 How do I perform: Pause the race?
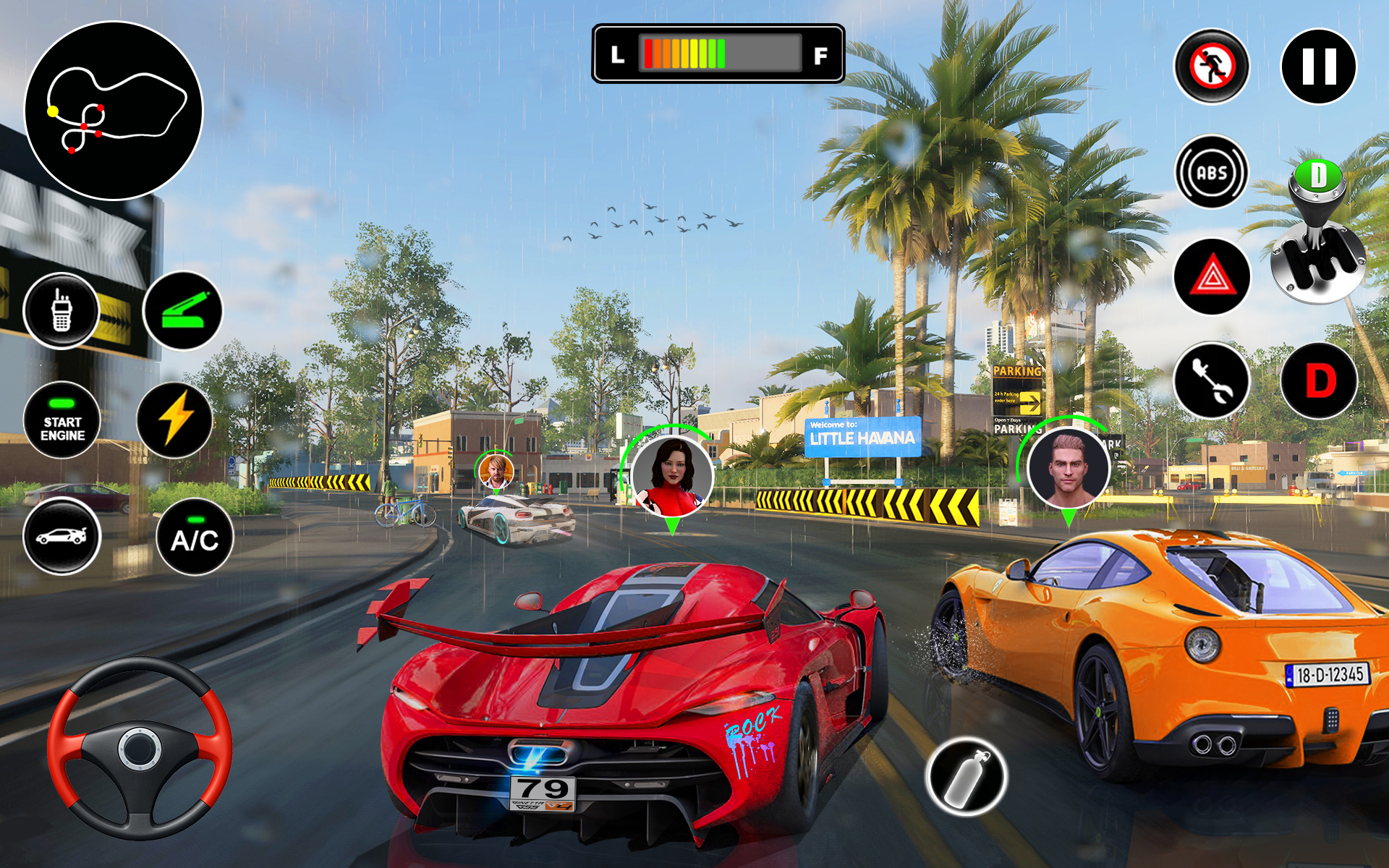click(1318, 65)
